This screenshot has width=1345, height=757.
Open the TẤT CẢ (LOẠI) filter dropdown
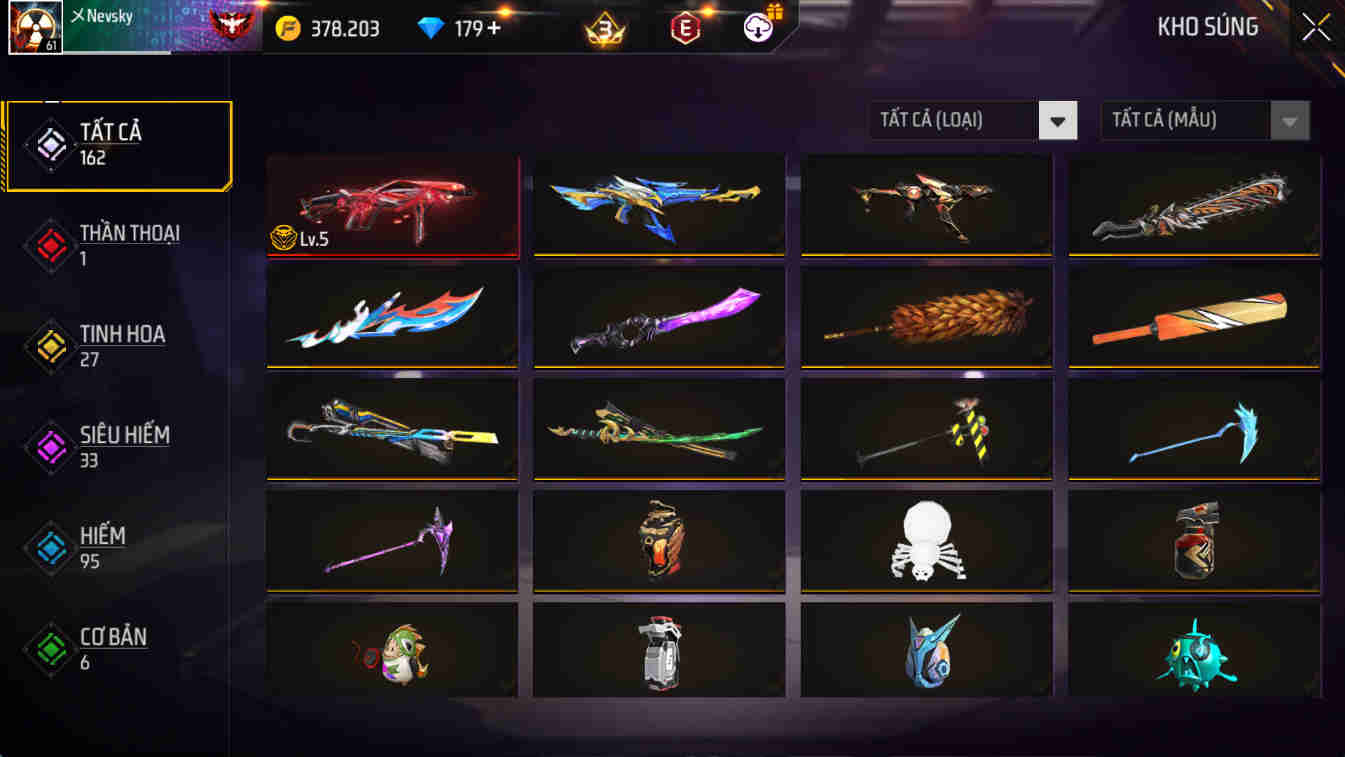pyautogui.click(x=950, y=119)
